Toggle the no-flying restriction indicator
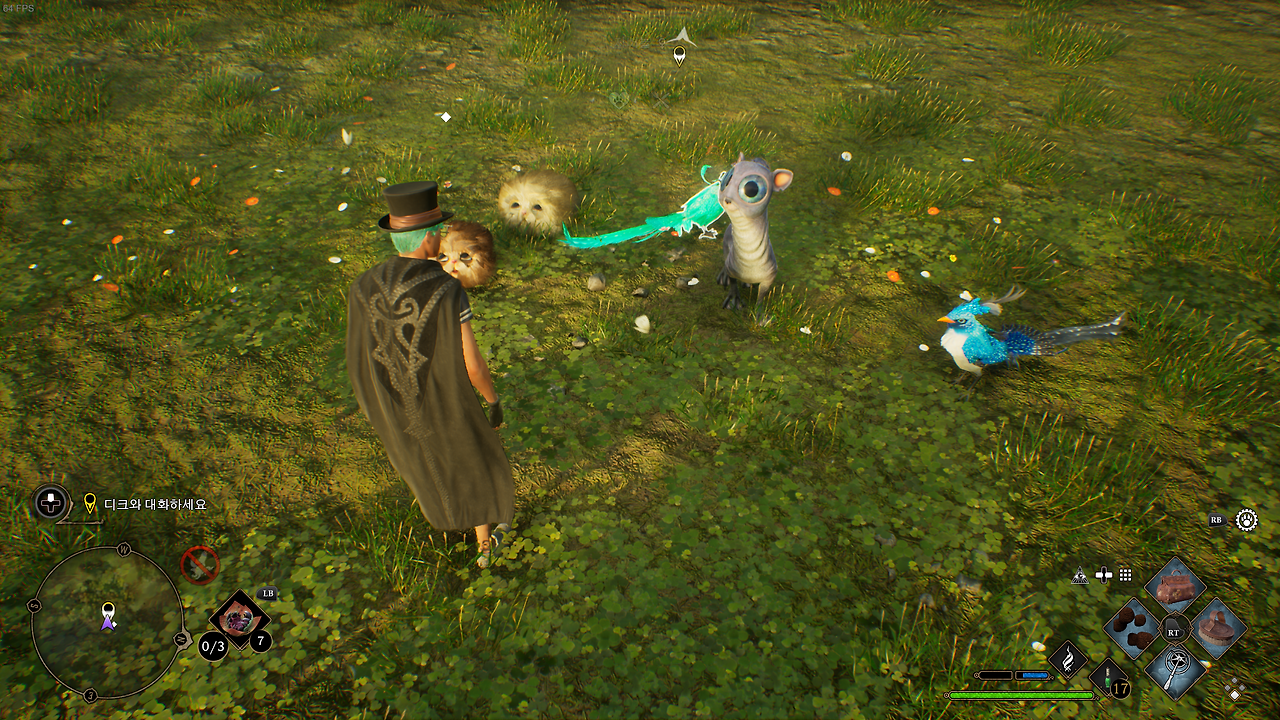 pos(200,565)
